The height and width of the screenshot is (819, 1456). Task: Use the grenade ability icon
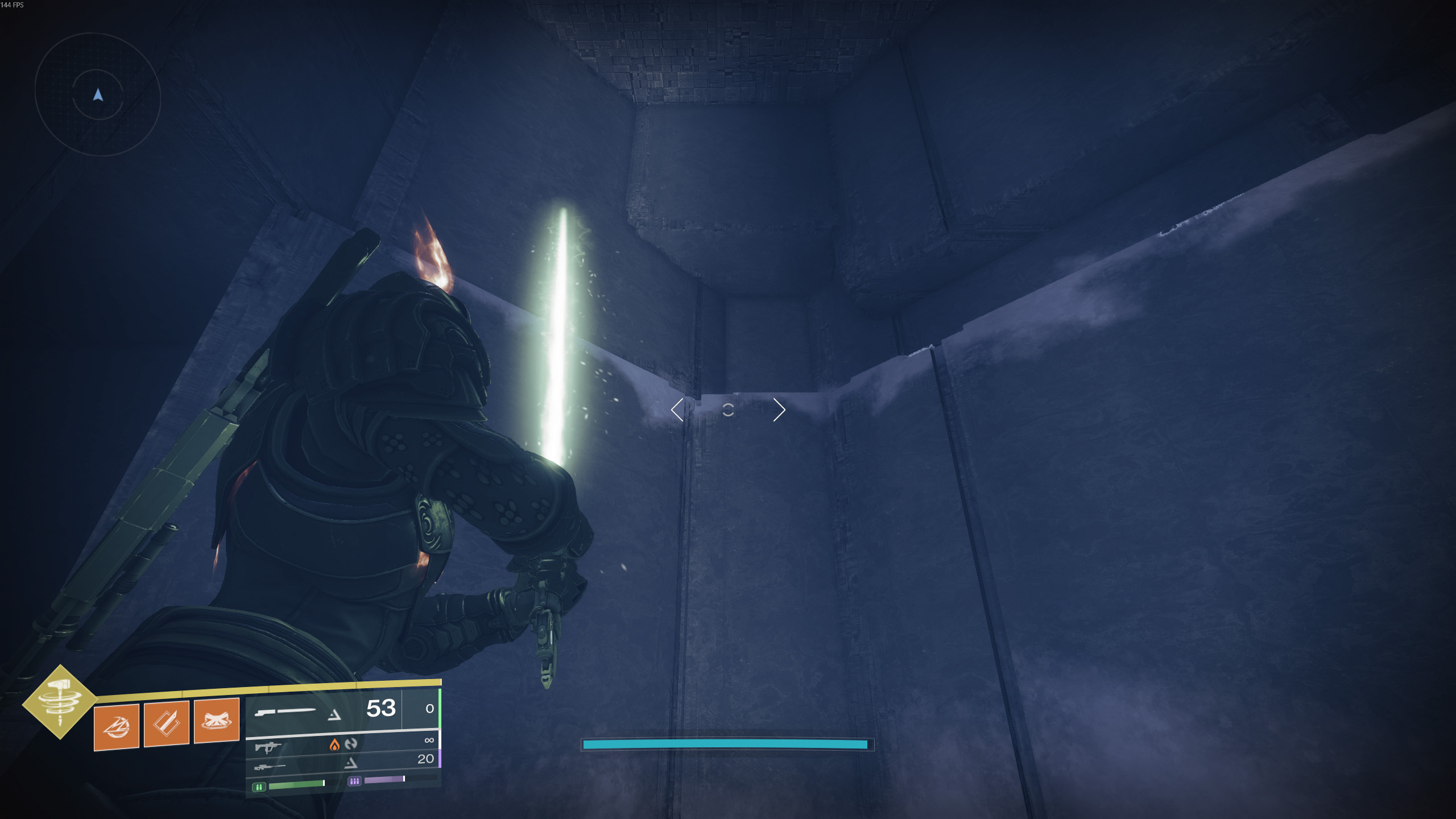[x=116, y=726]
